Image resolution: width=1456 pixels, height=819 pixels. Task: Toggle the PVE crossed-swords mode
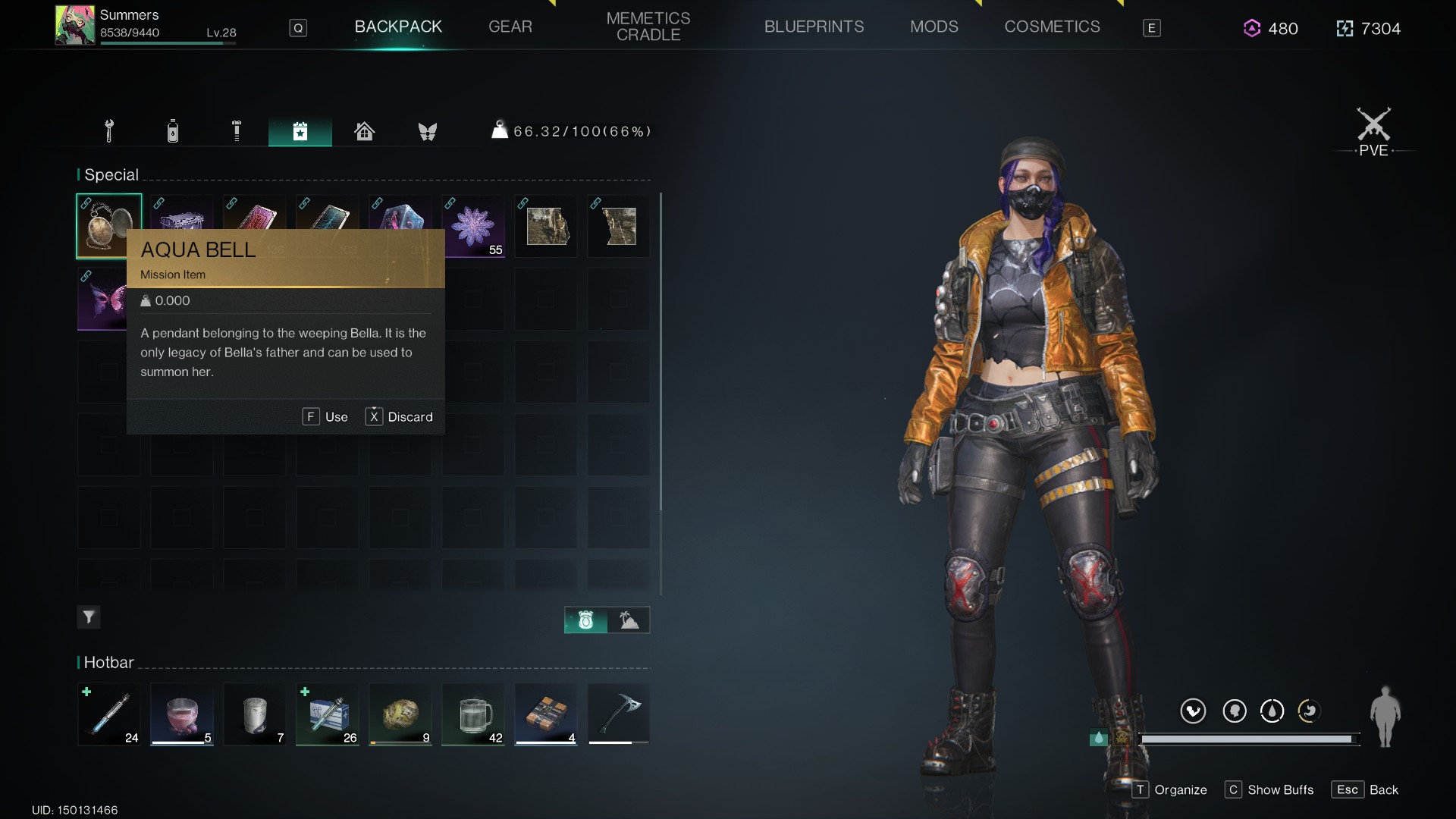point(1373,130)
